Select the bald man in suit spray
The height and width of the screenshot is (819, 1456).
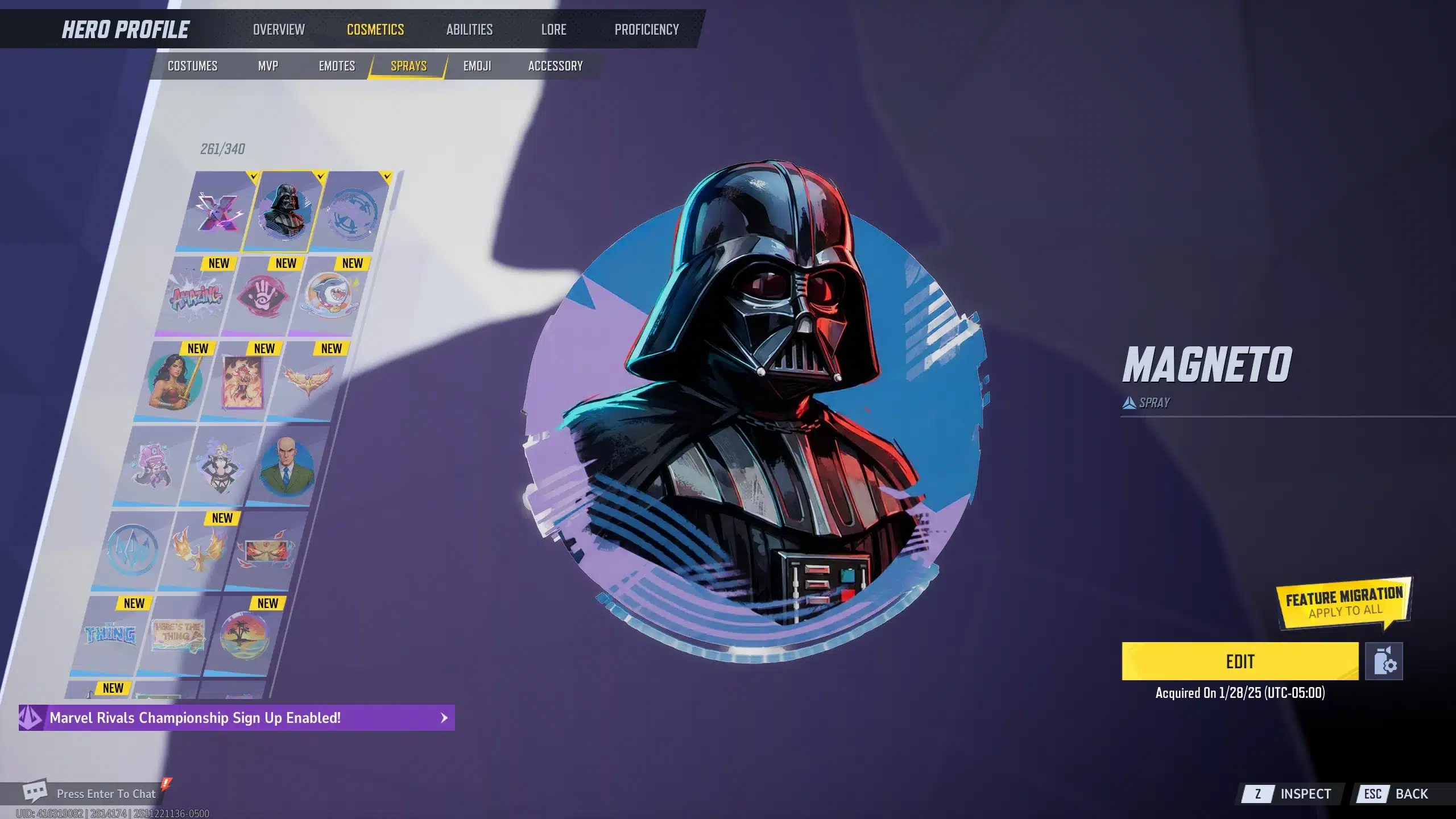coord(286,466)
